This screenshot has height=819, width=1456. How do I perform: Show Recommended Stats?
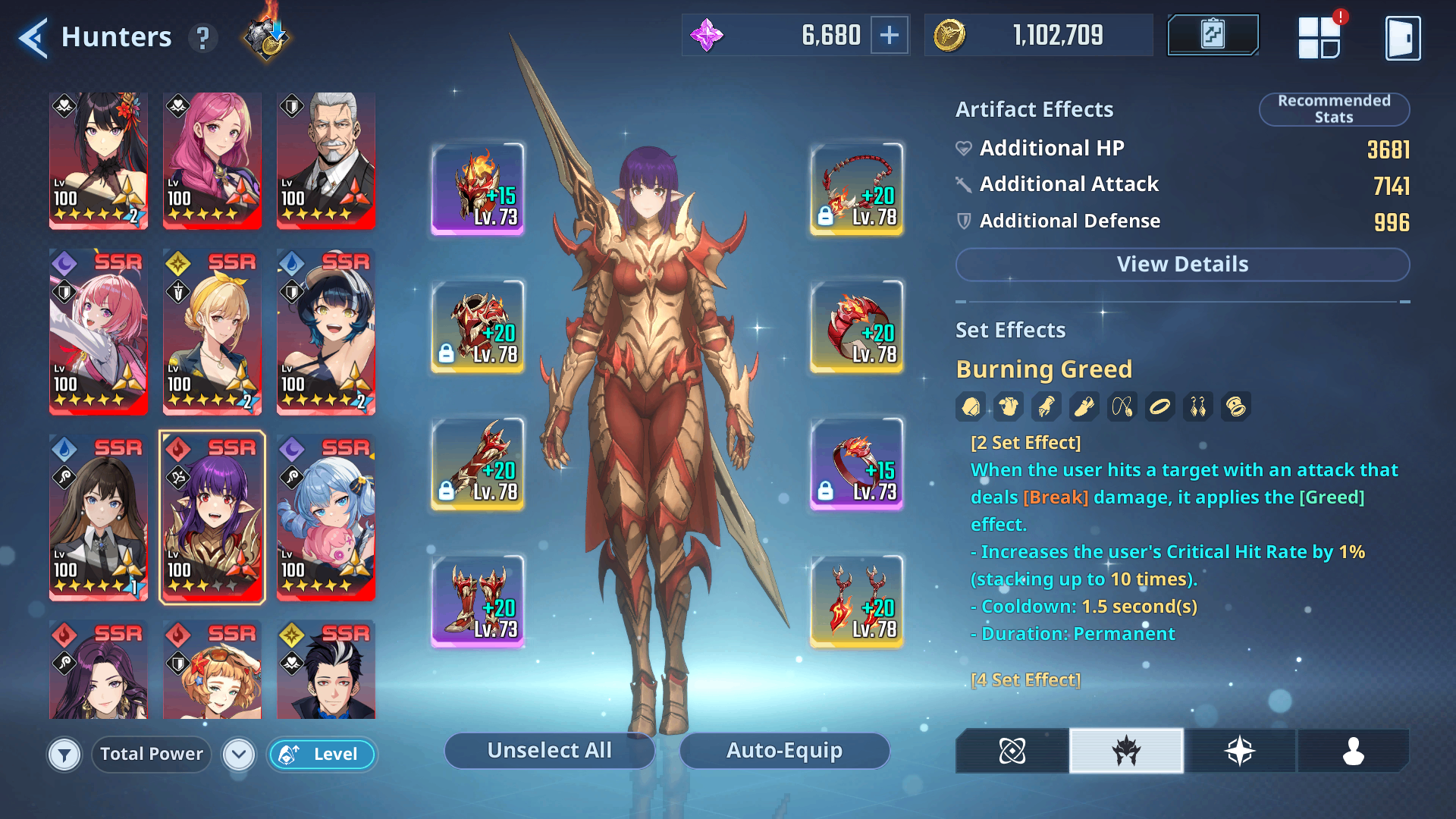coord(1333,109)
